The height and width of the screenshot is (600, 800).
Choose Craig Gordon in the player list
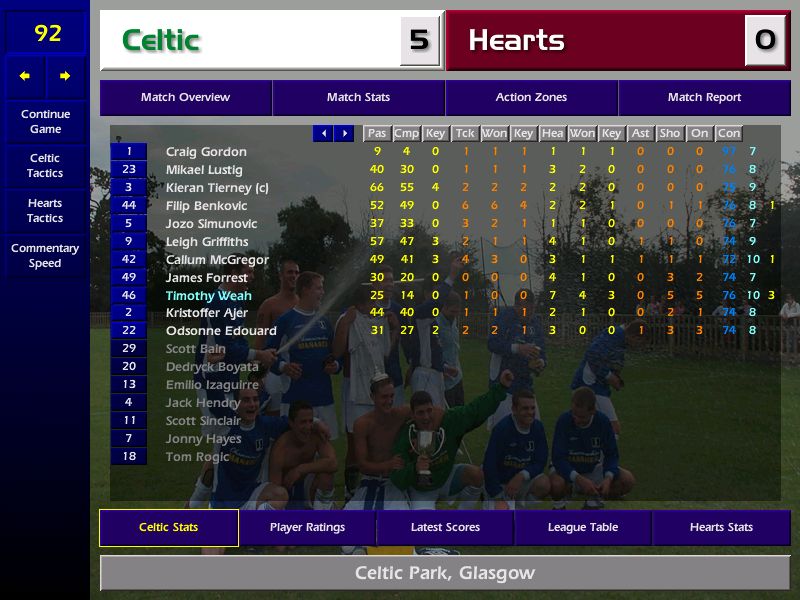pos(206,152)
